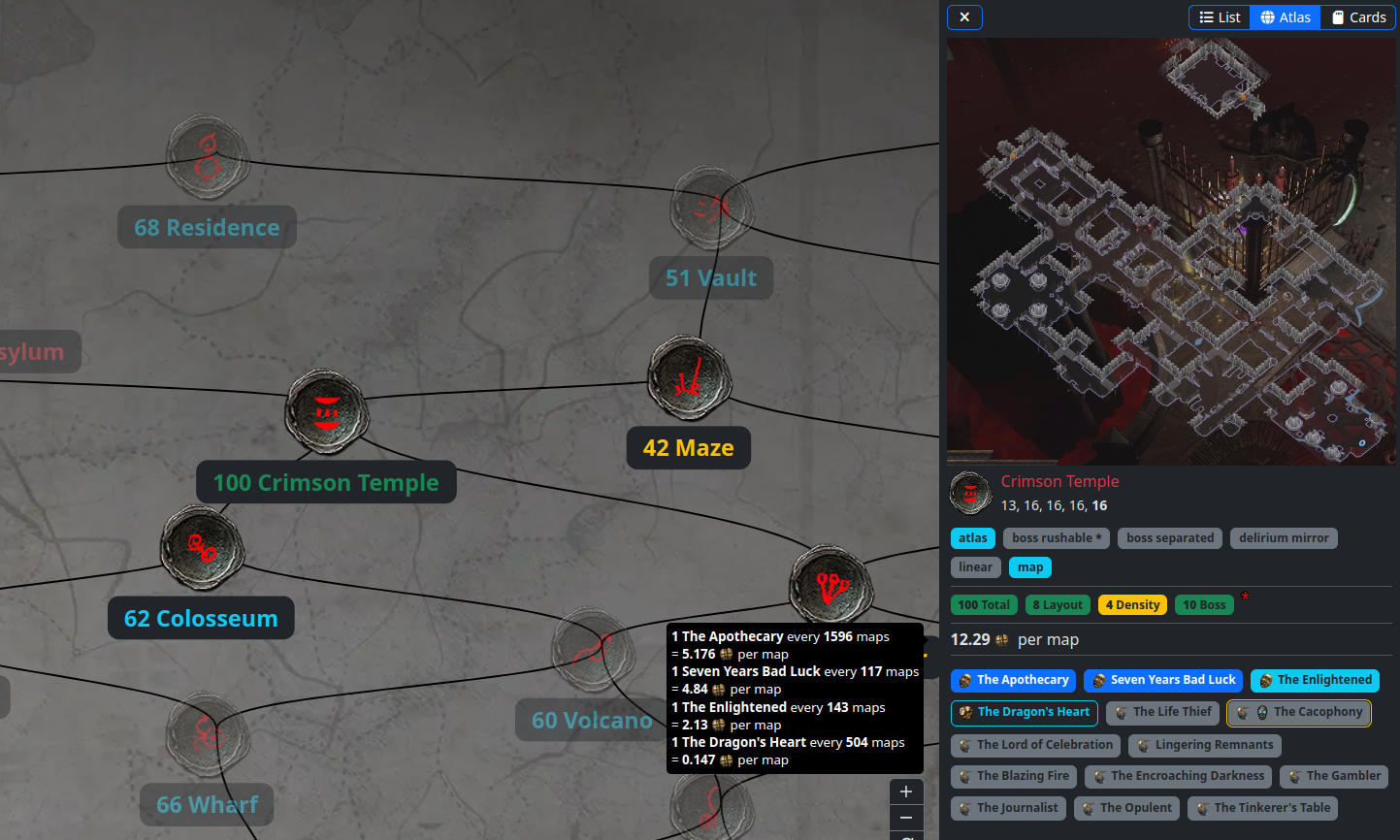
Task: Select the Wharf map node
Action: [208, 734]
